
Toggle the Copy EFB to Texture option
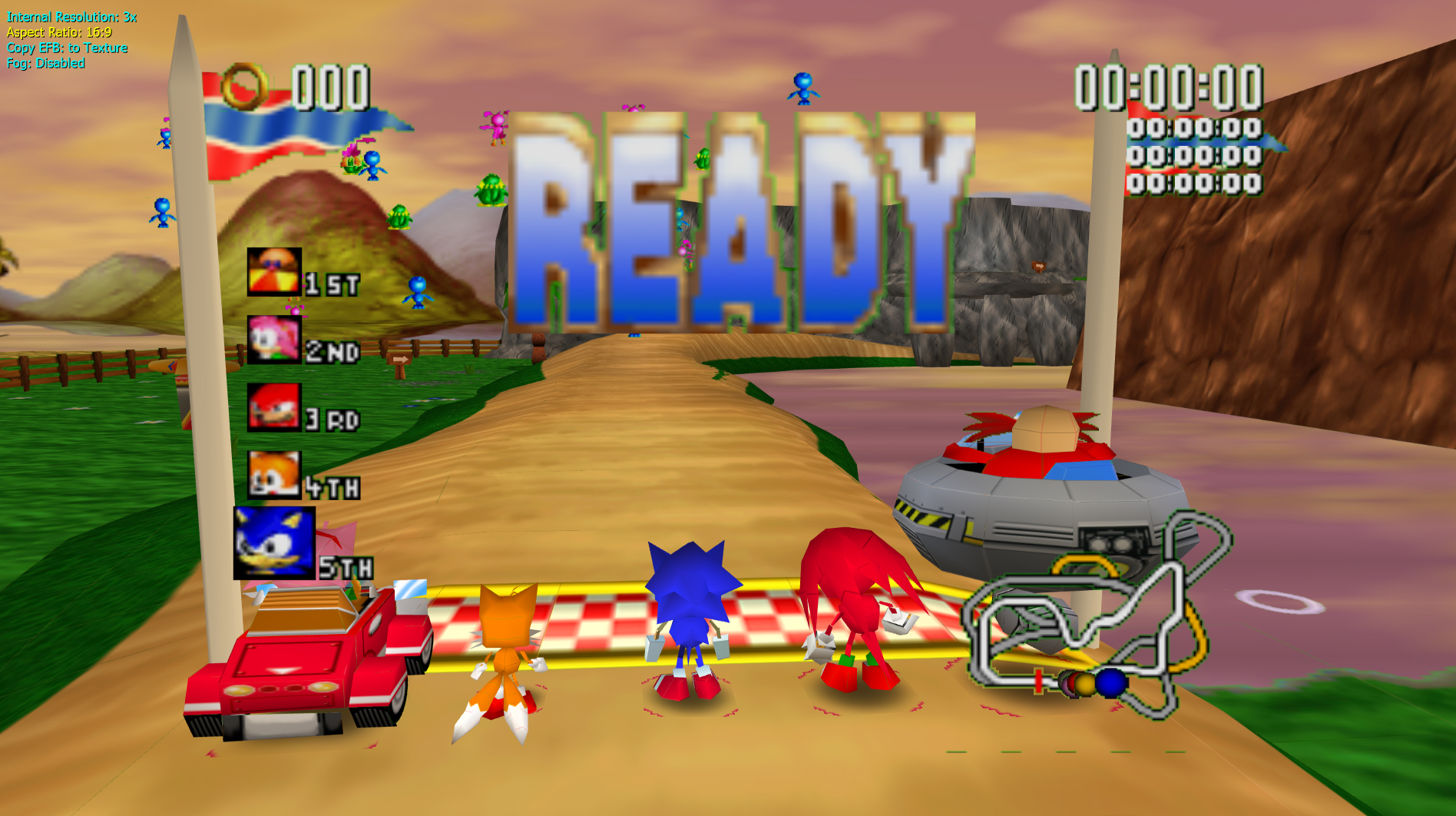coord(67,47)
